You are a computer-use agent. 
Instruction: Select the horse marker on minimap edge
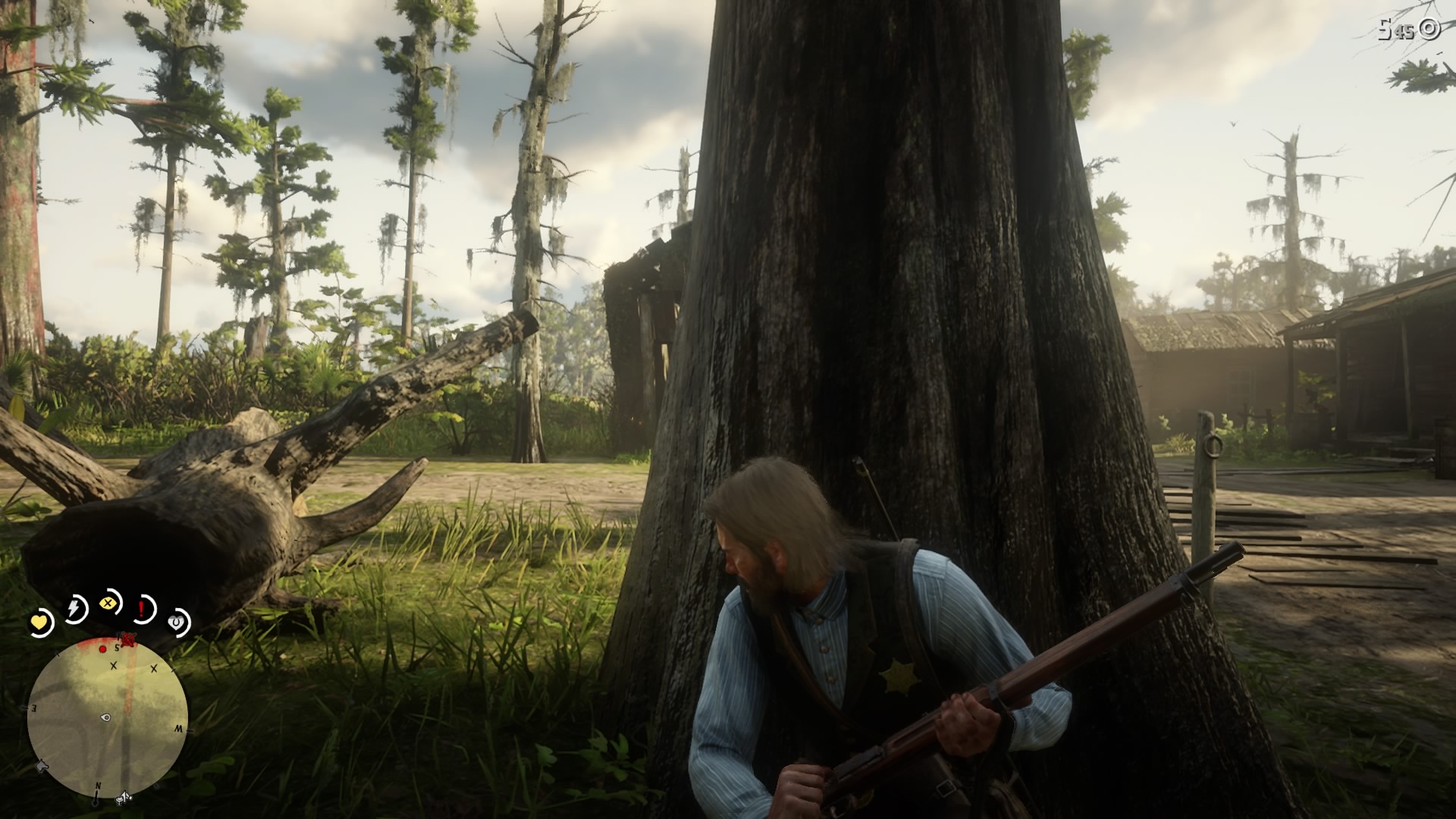[x=41, y=765]
